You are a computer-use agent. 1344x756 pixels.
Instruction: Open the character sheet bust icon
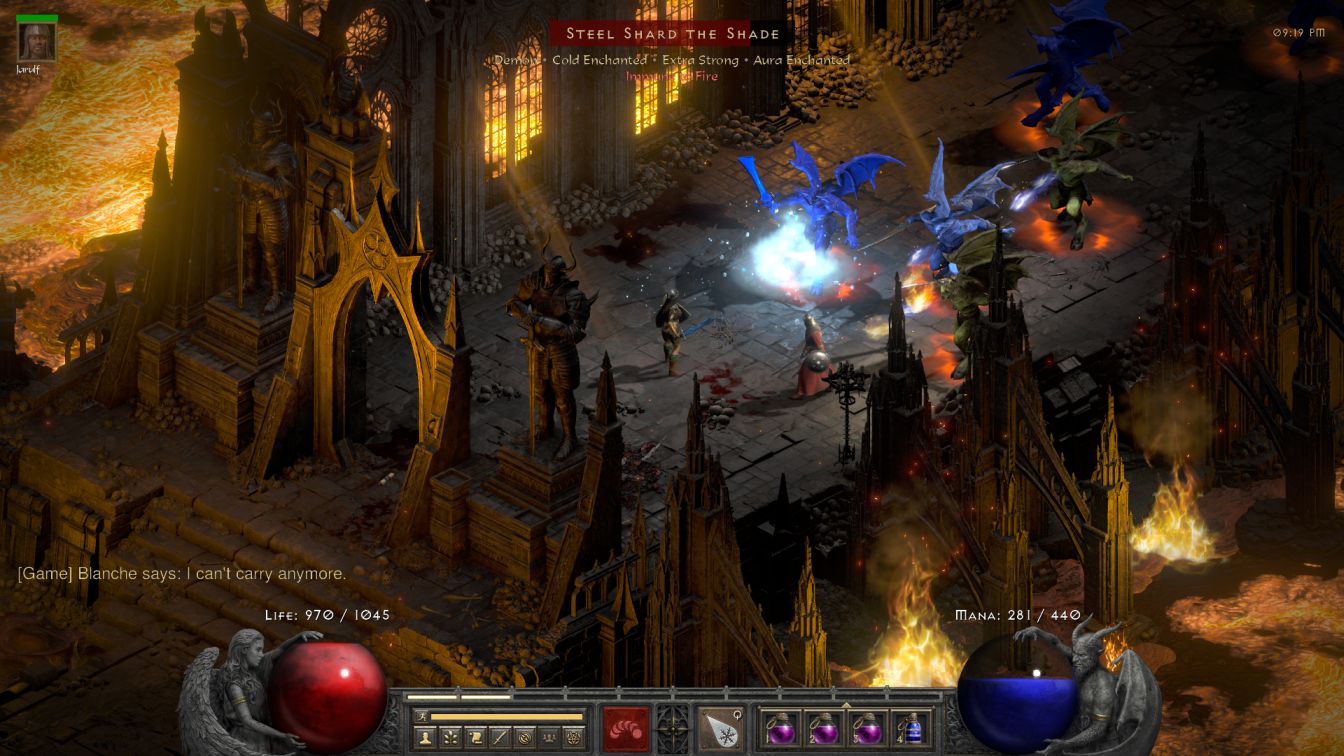[426, 737]
